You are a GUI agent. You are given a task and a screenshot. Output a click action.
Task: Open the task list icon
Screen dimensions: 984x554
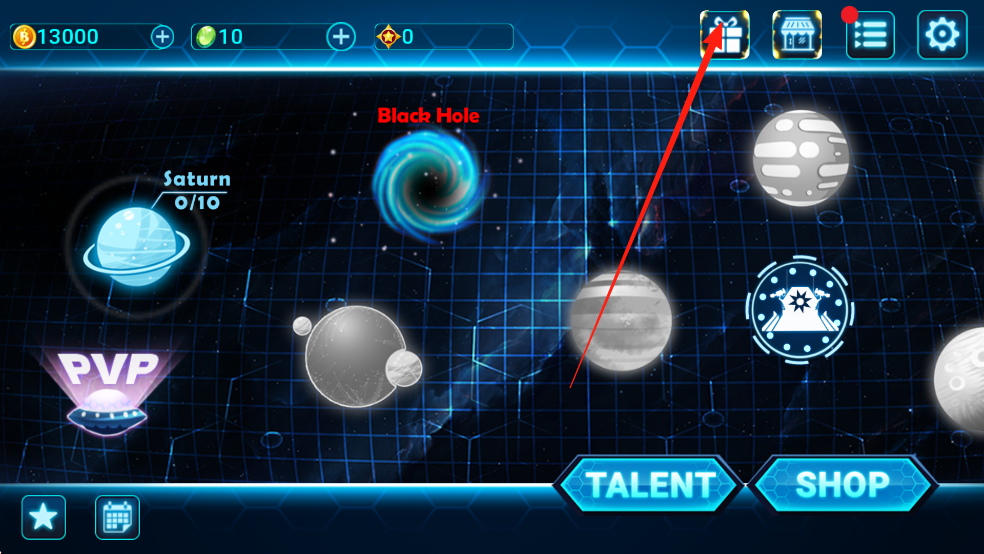[x=870, y=35]
